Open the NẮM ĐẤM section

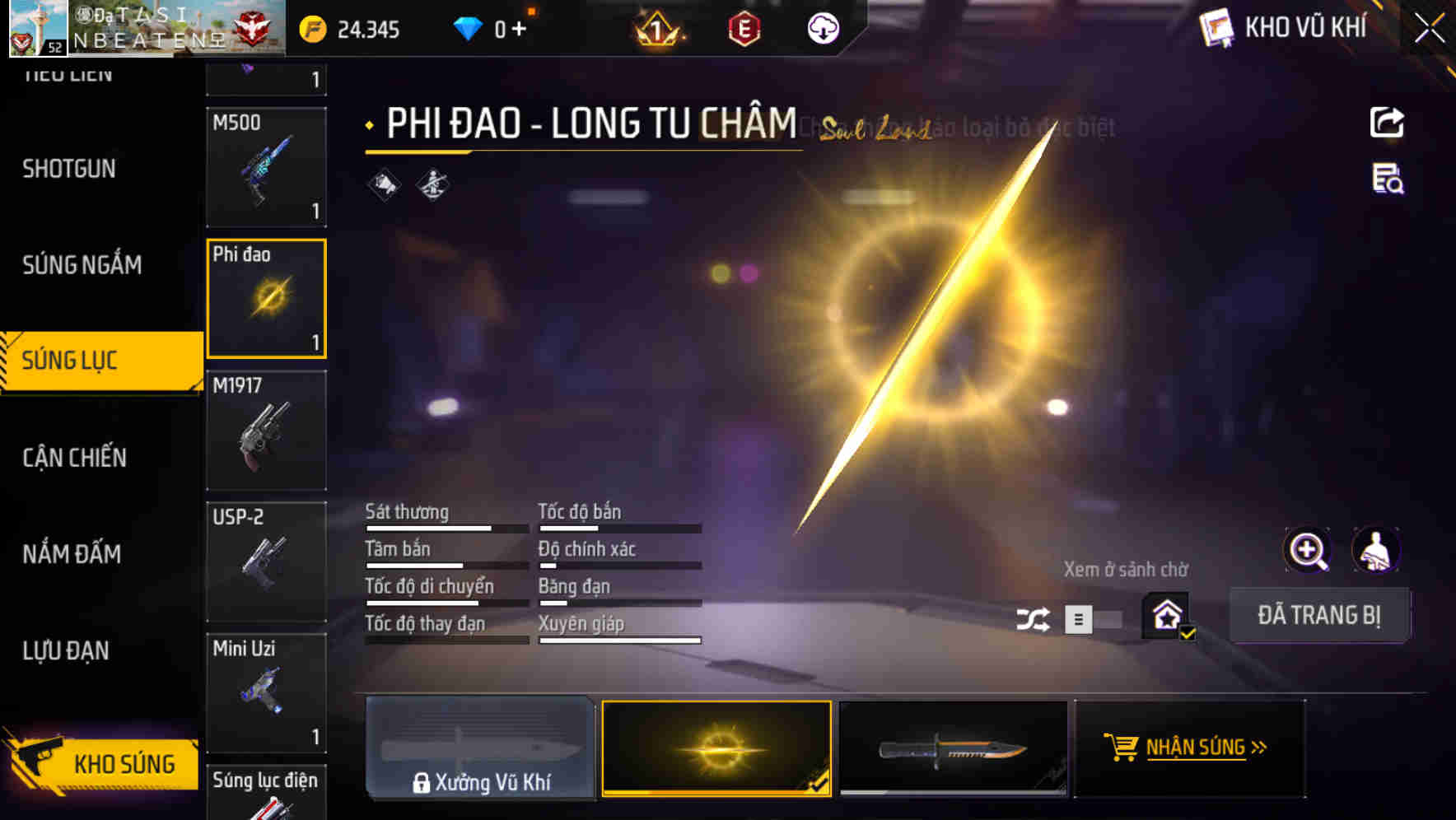[71, 554]
